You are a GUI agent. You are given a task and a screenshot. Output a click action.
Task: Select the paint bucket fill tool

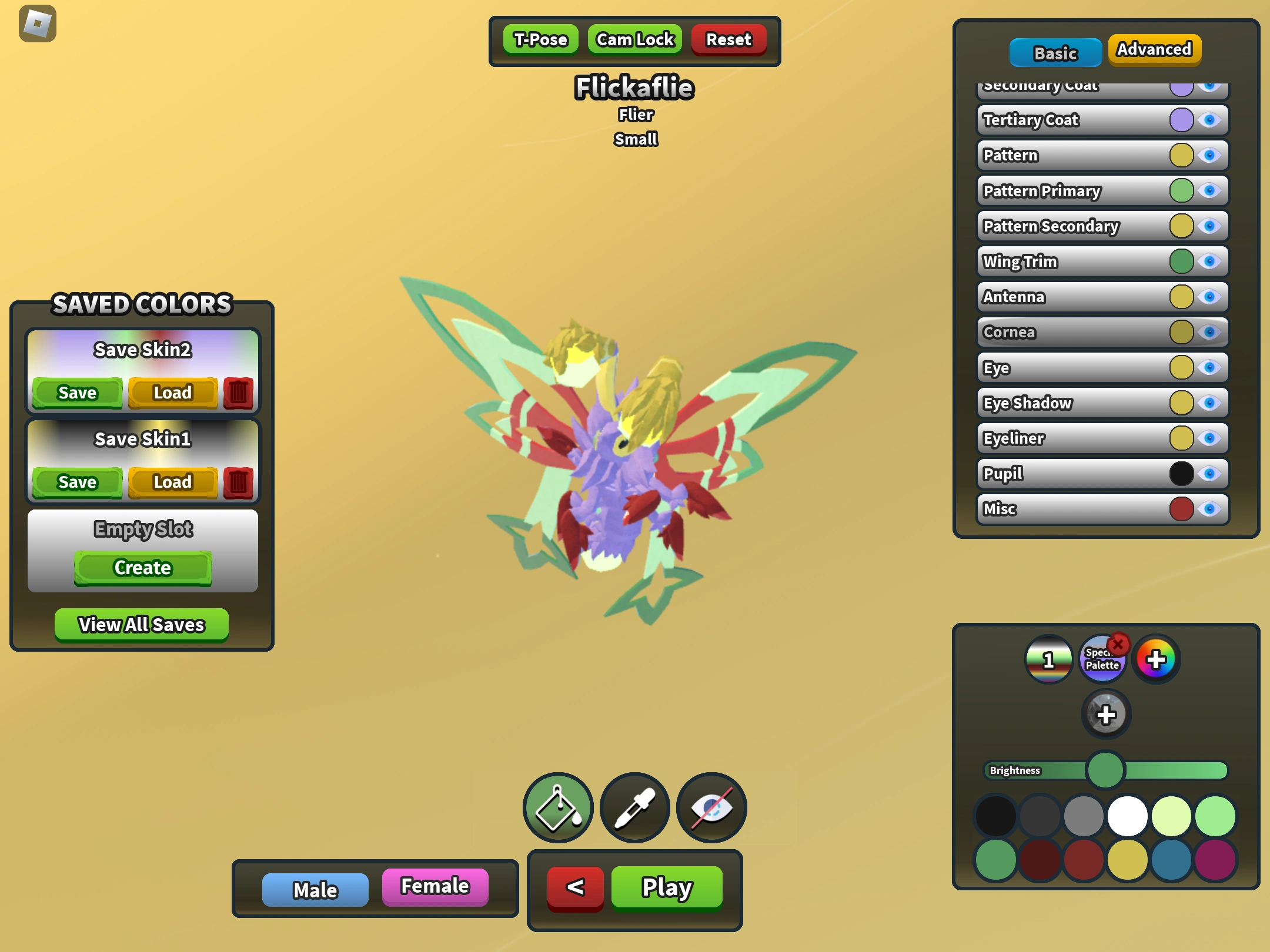click(557, 807)
